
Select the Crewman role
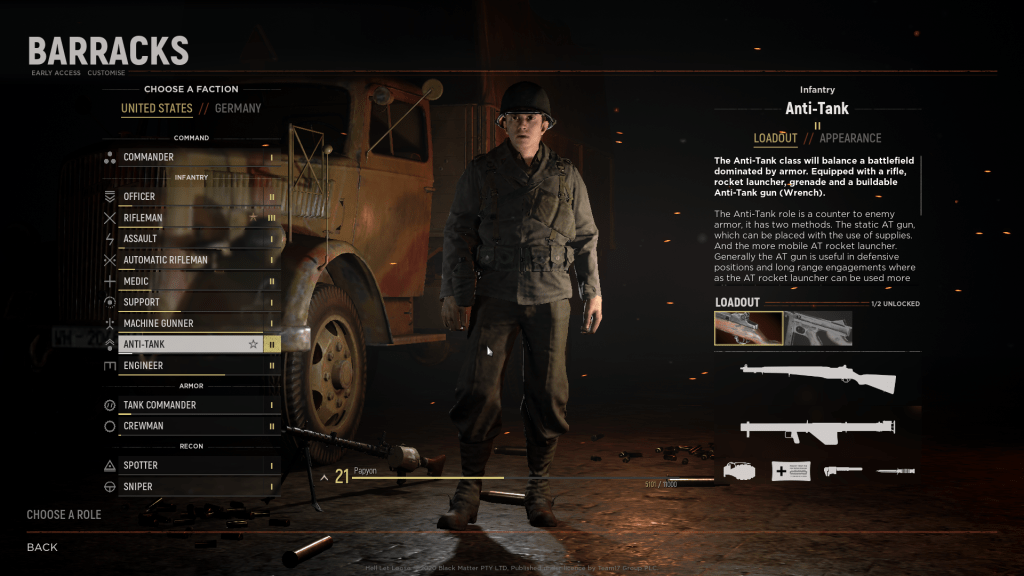pos(190,426)
